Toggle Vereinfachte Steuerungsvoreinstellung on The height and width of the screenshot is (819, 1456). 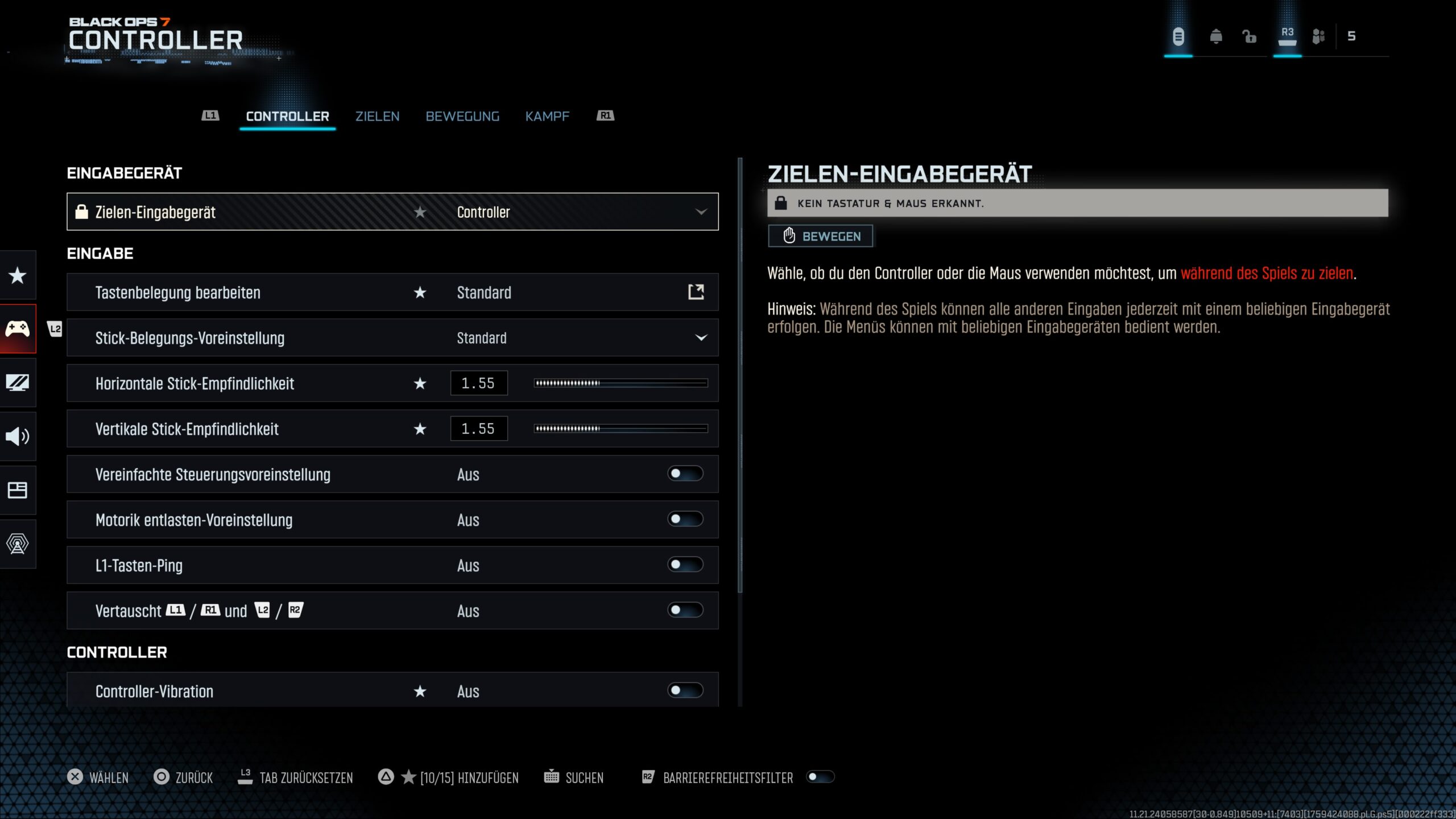point(685,474)
